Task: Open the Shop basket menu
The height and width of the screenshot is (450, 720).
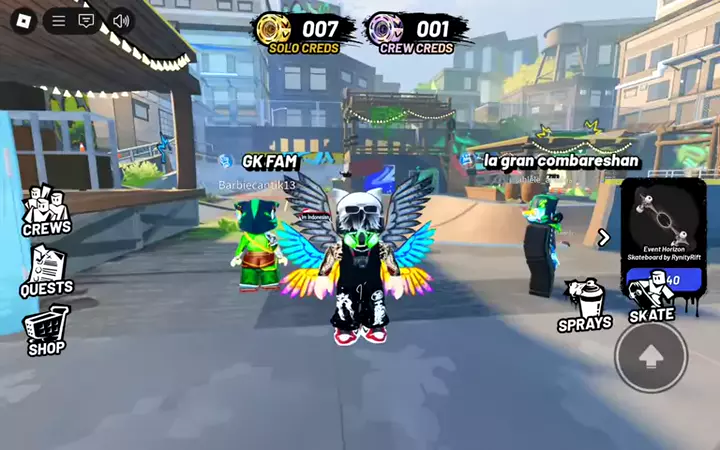Action: click(x=46, y=332)
